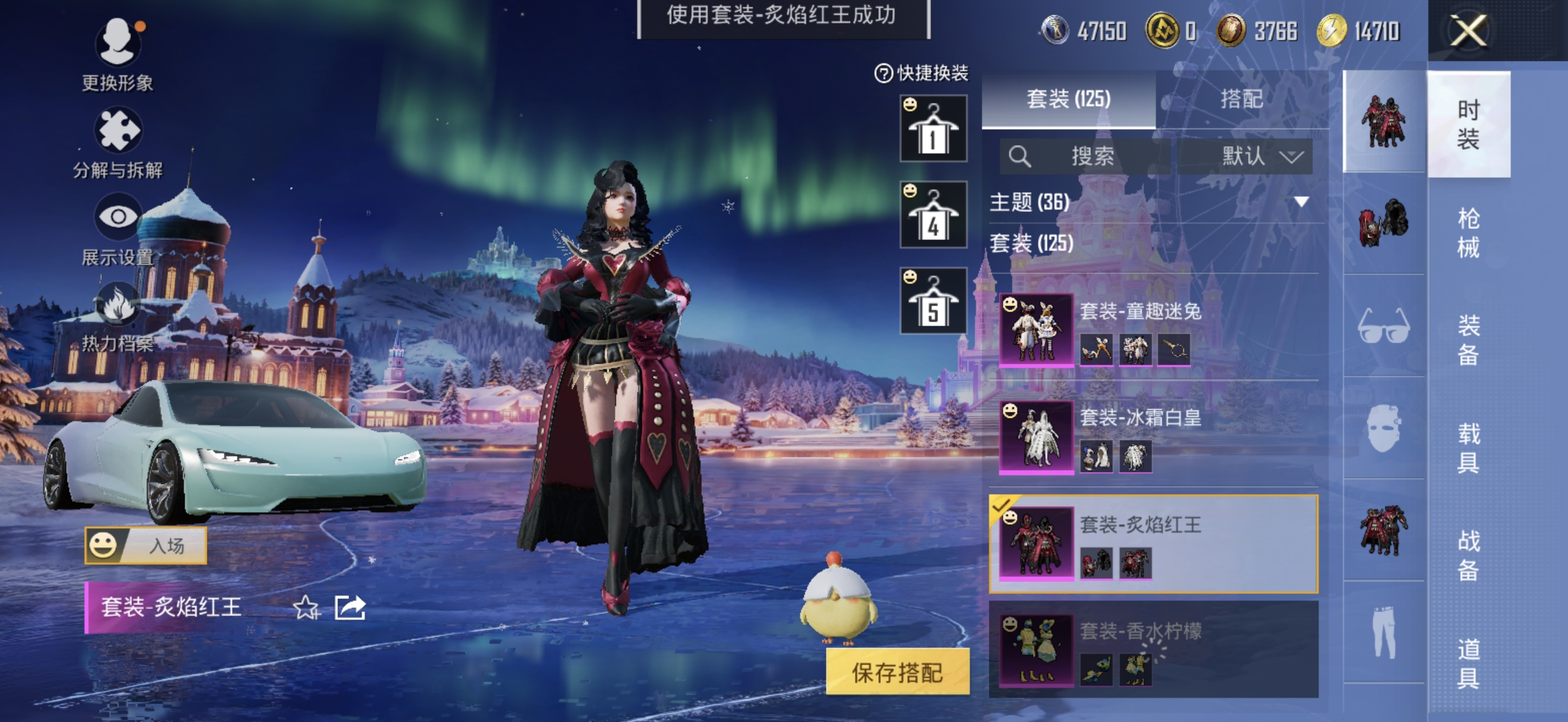
Task: Open the 枪械 firearms category
Action: point(1468,233)
